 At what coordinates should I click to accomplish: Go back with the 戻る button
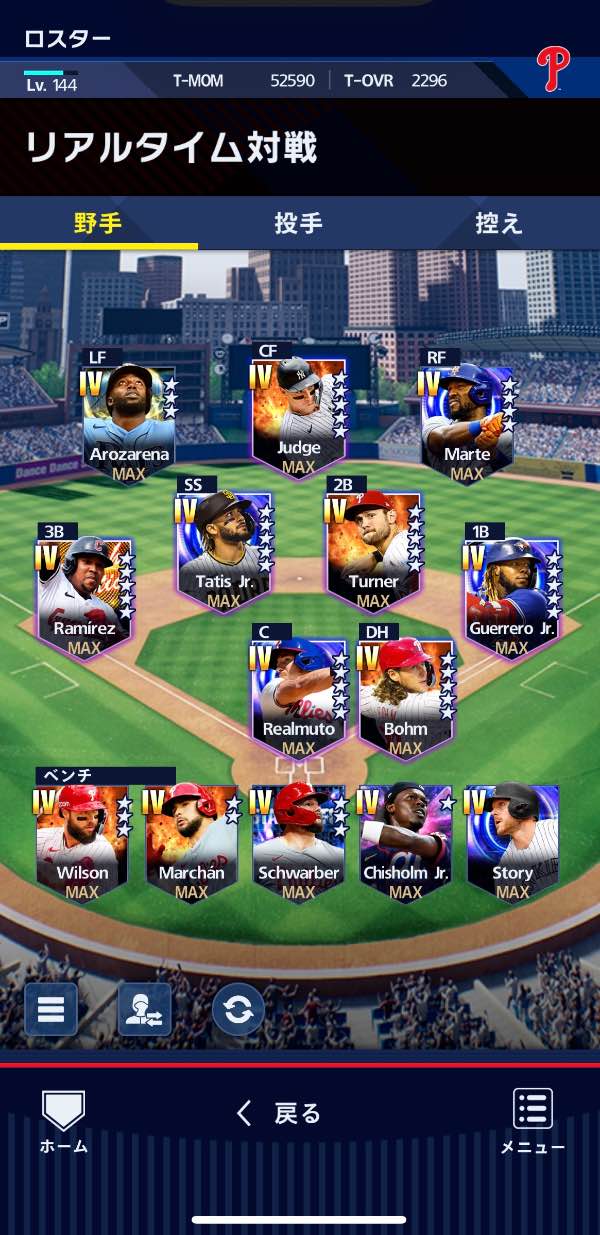280,1114
